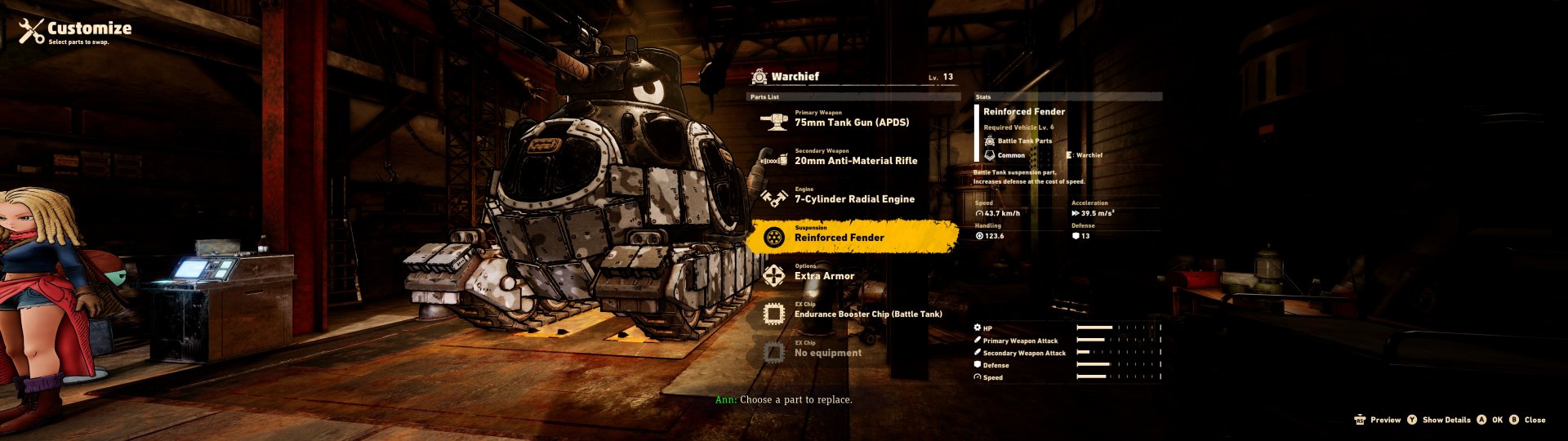Close the Customize menu
The image size is (1568, 441).
[x=1528, y=420]
